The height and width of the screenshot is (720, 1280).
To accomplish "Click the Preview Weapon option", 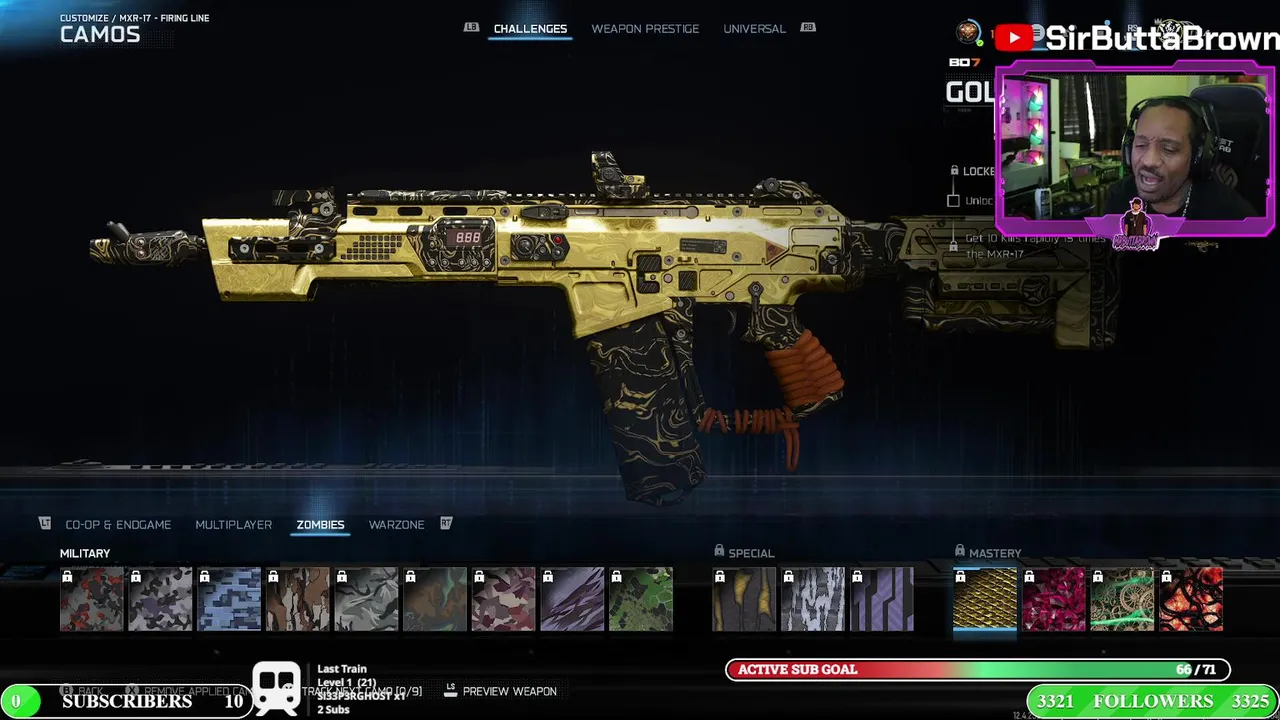I will 509,691.
